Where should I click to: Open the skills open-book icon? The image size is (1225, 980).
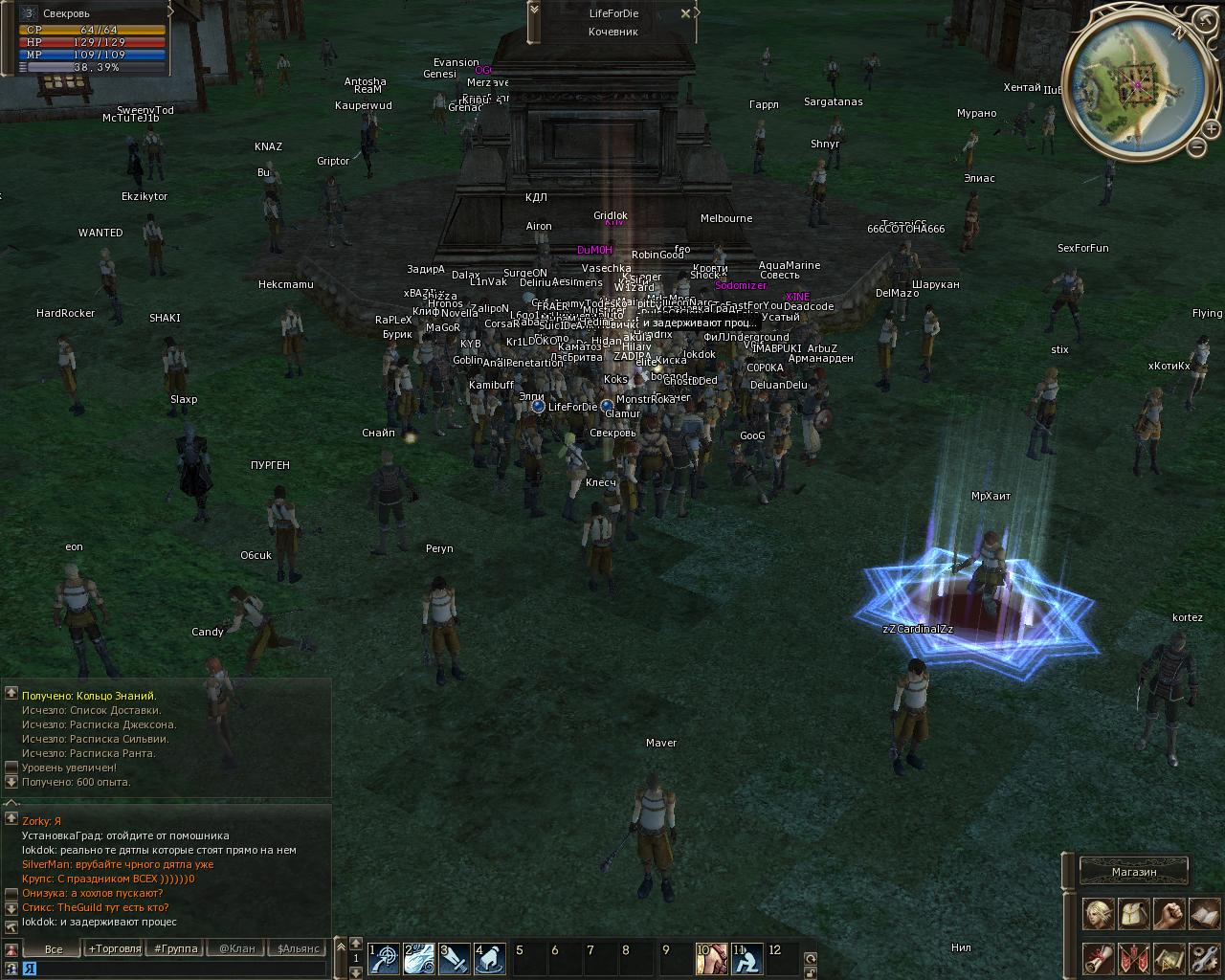(x=1203, y=914)
